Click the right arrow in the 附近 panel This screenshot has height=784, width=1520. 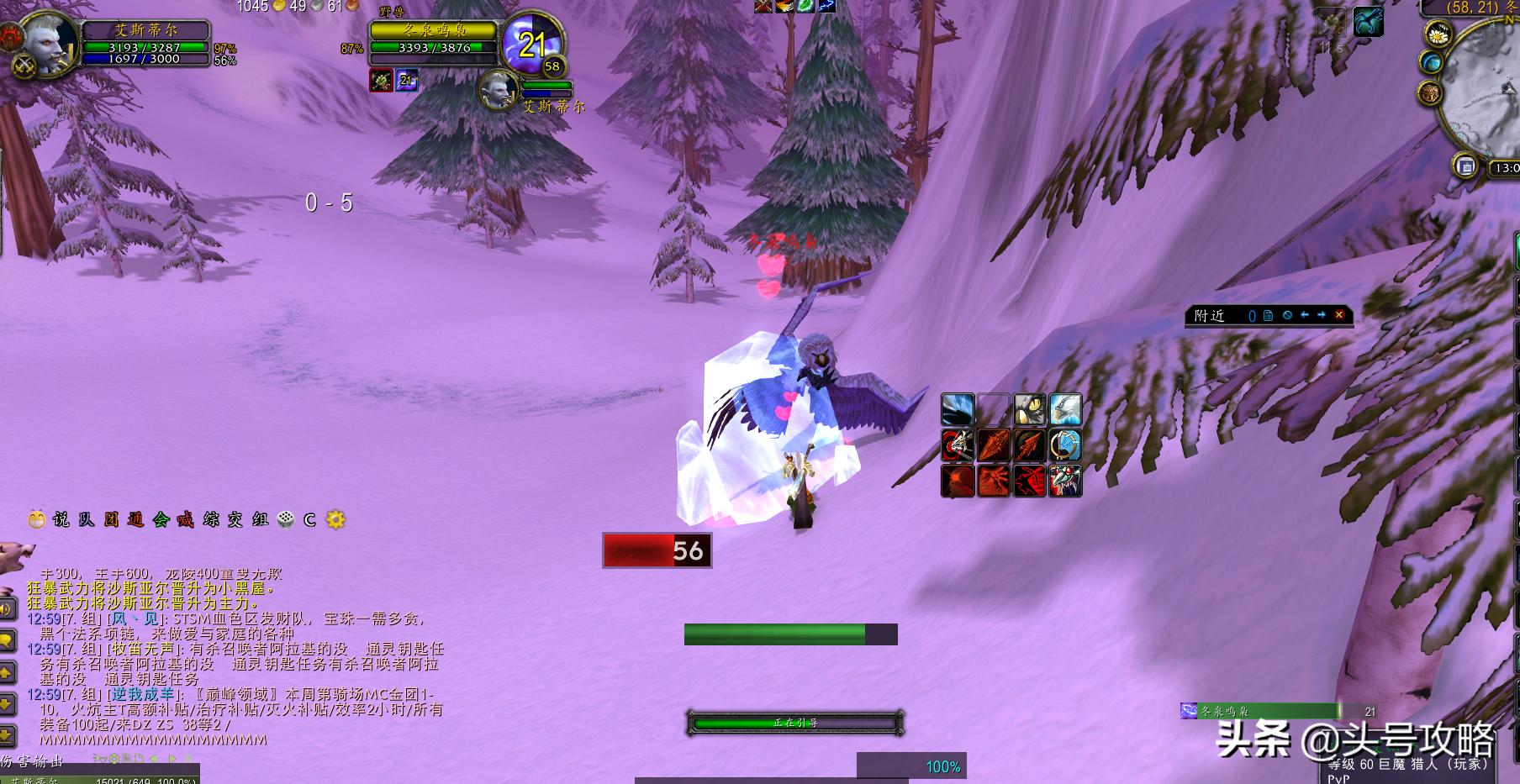1322,315
